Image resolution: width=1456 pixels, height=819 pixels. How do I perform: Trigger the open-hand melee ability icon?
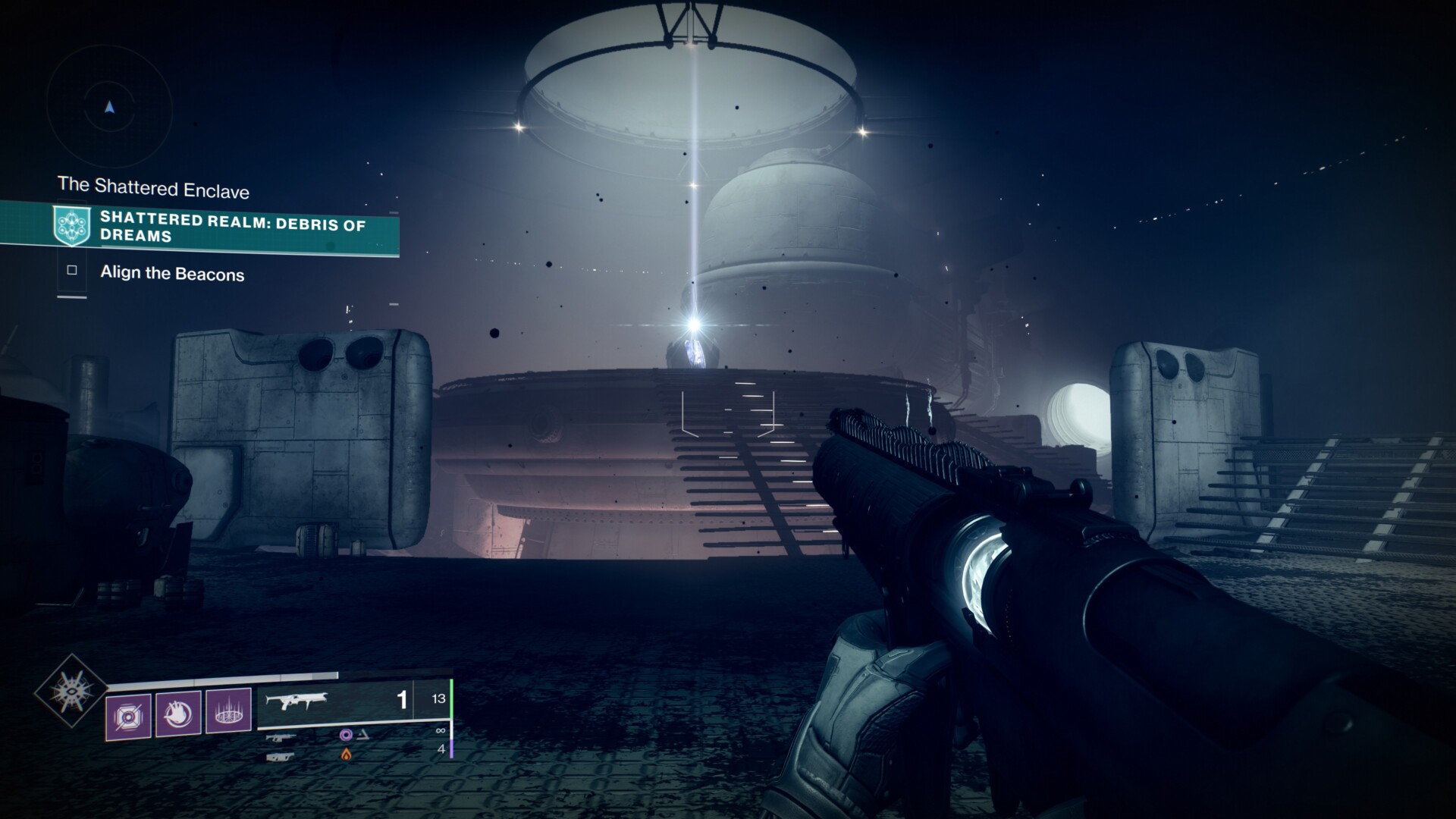tap(178, 713)
